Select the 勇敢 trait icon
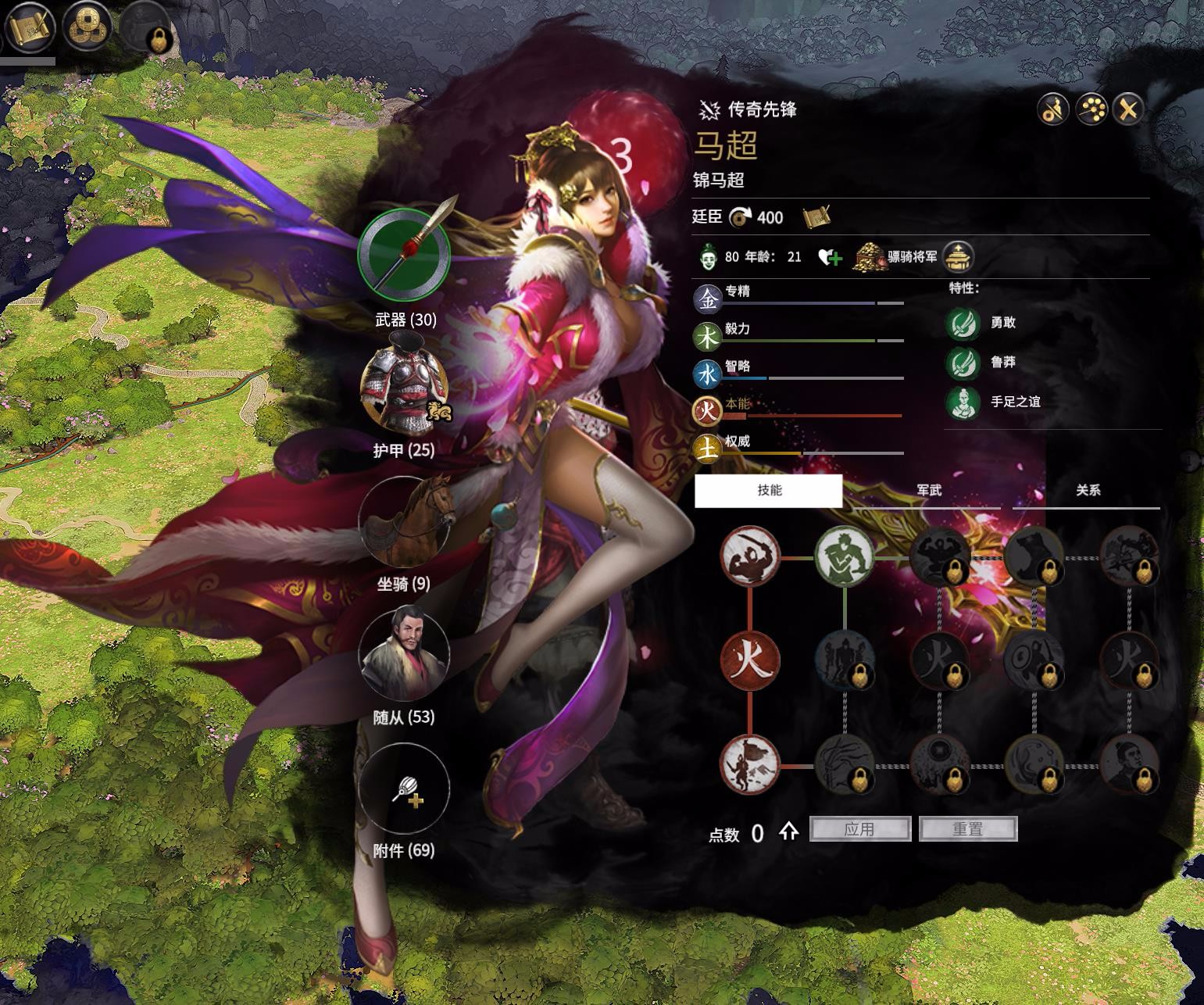This screenshot has width=1204, height=1005. (963, 323)
